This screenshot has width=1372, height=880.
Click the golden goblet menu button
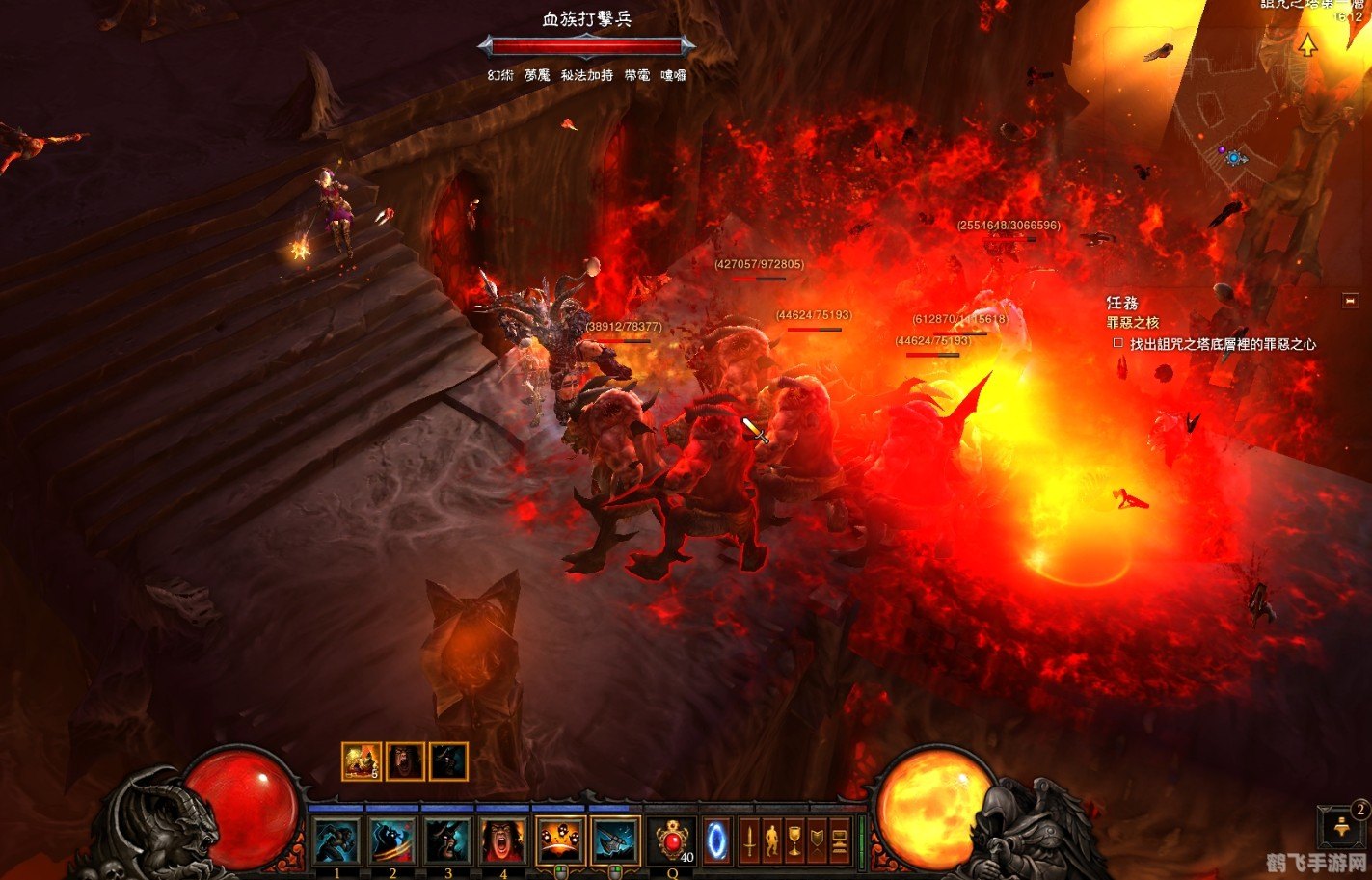(x=794, y=840)
